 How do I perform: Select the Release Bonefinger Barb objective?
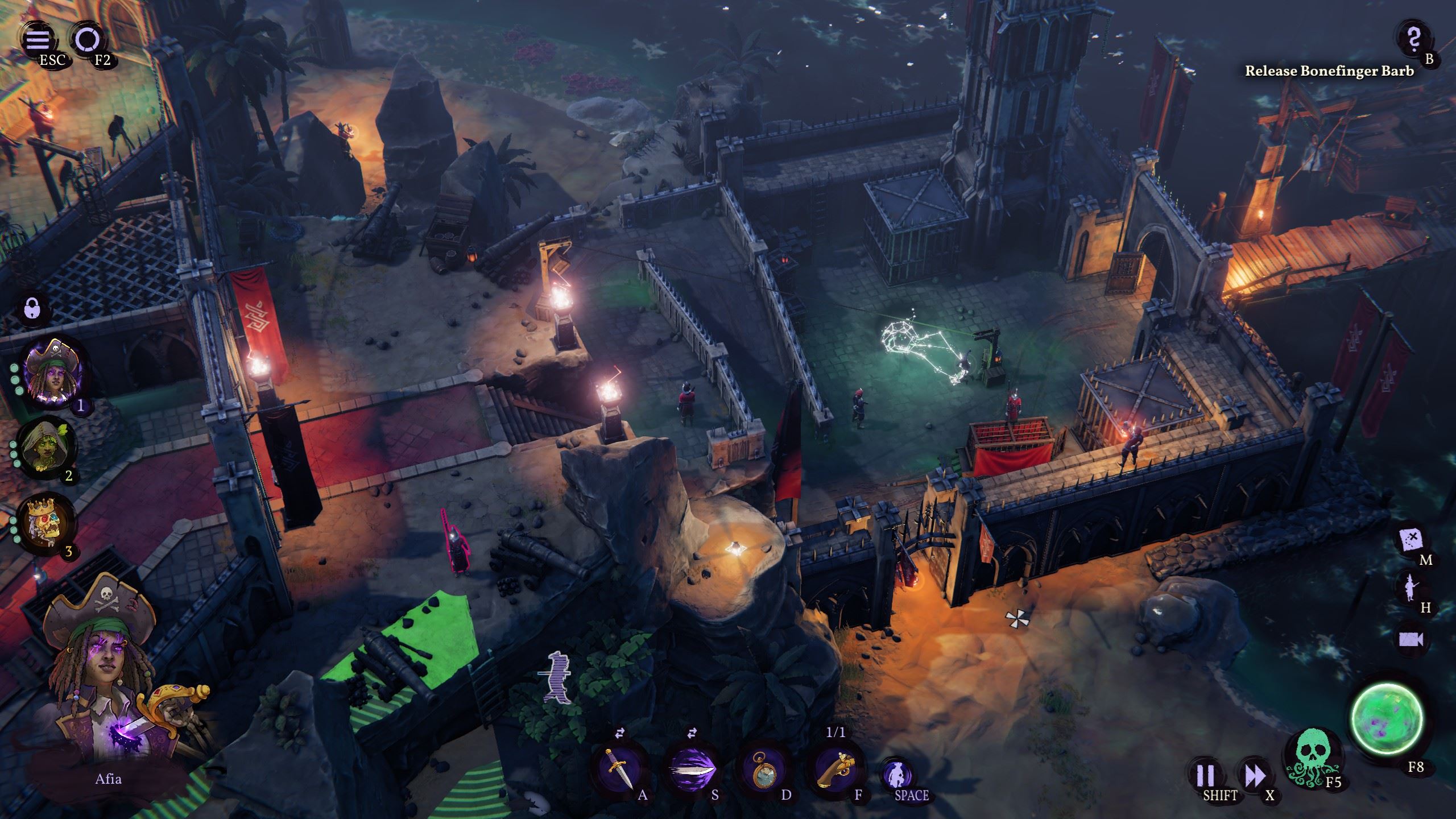point(1329,71)
